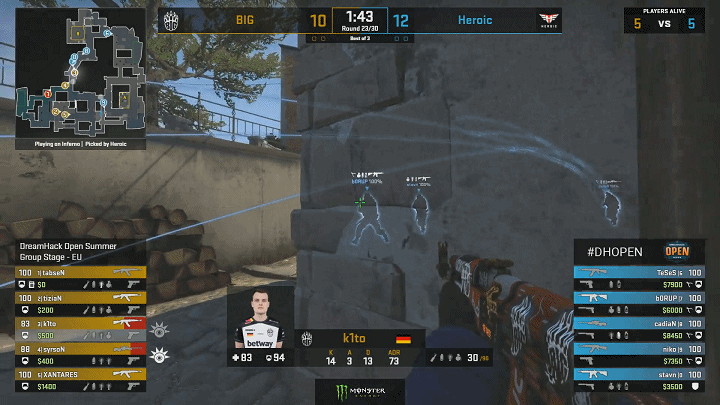Click the BIG team logo in scoreboard
Viewport: 720px width, 405px height.
[174, 19]
